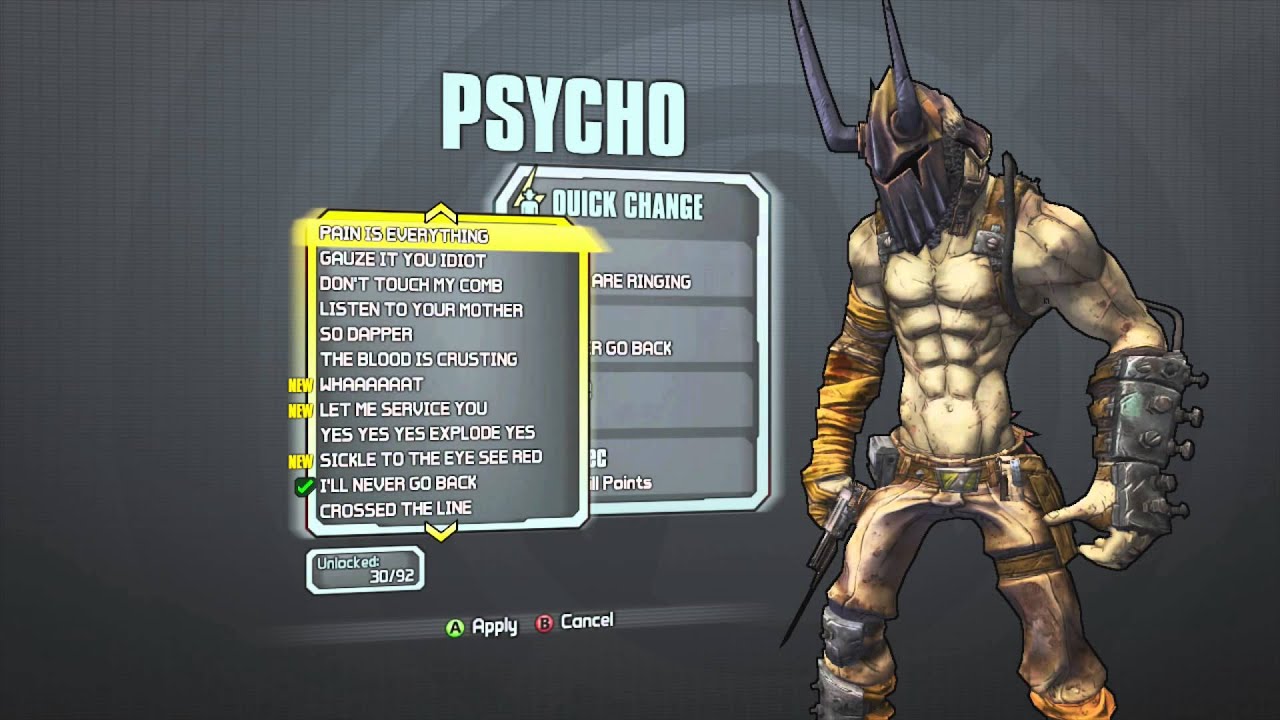The height and width of the screenshot is (720, 1280).
Task: Select Listen To Your Mother entry
Action: [421, 310]
